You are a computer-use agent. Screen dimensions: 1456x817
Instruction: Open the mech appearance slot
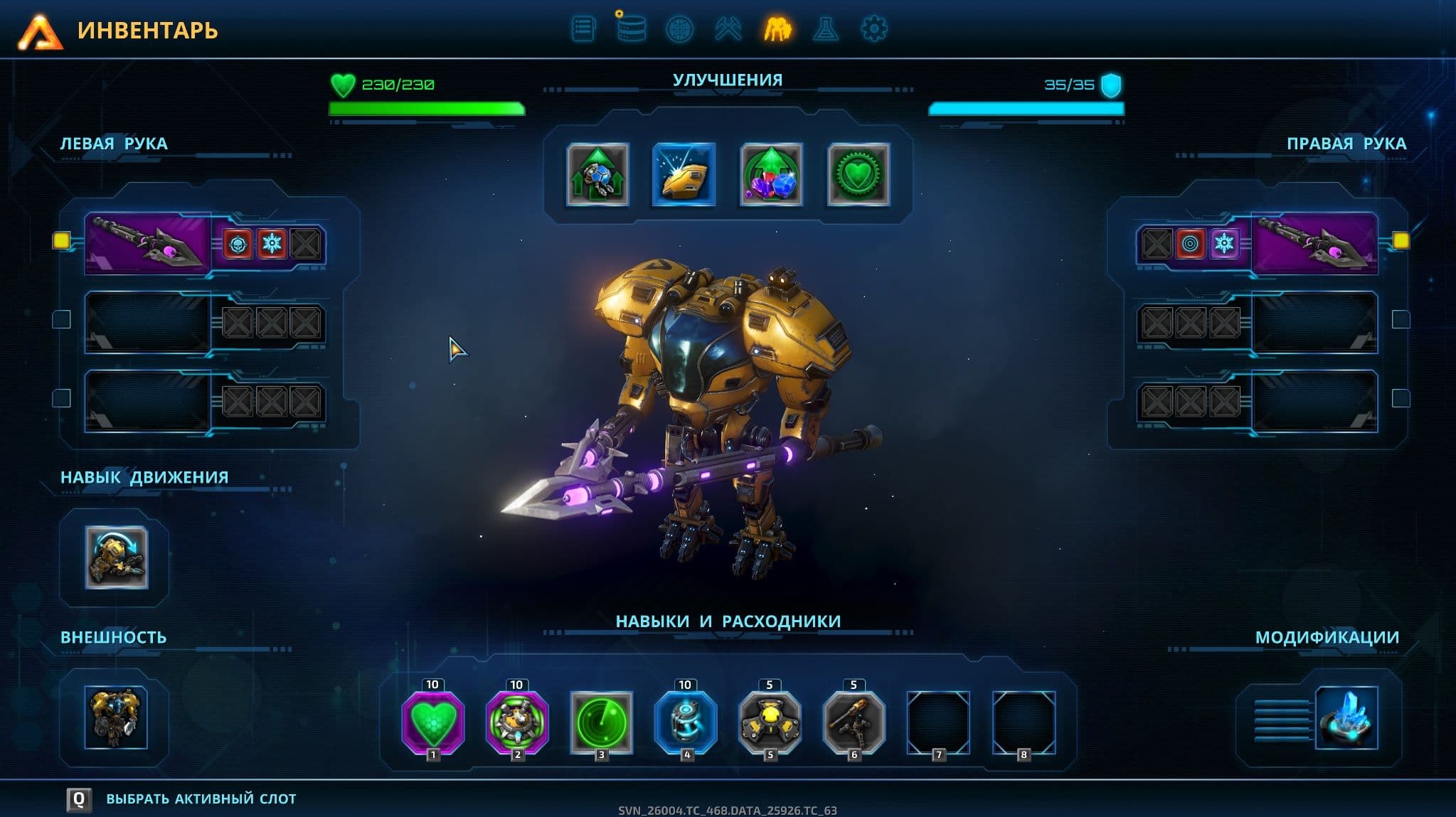coord(116,717)
